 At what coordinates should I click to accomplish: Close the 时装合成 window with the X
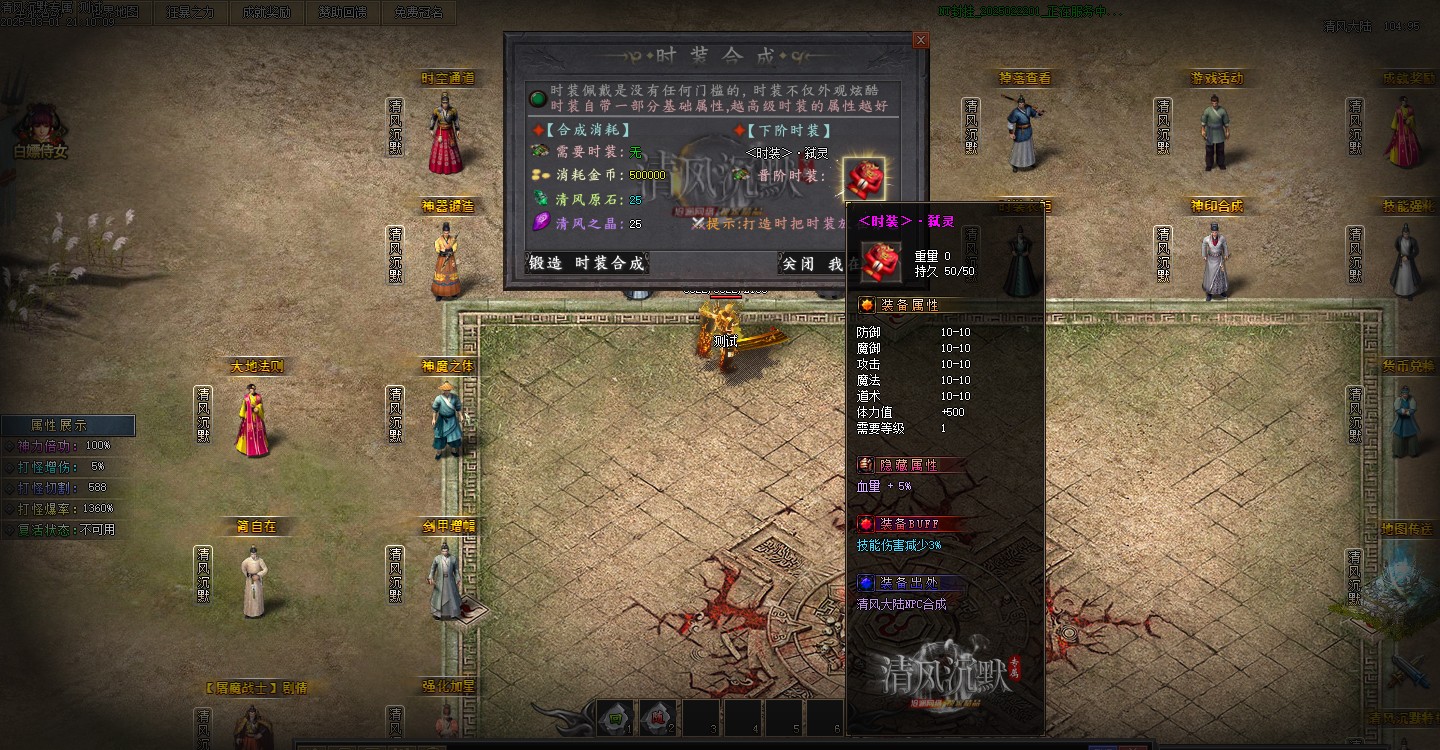(921, 40)
